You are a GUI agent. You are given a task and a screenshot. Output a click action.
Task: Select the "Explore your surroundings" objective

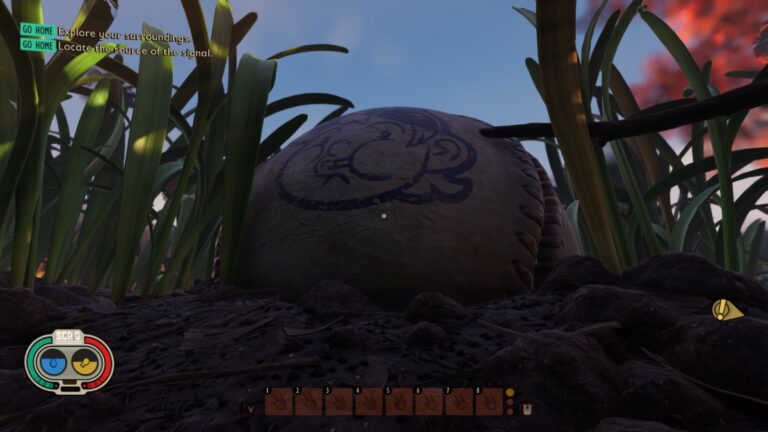point(123,33)
